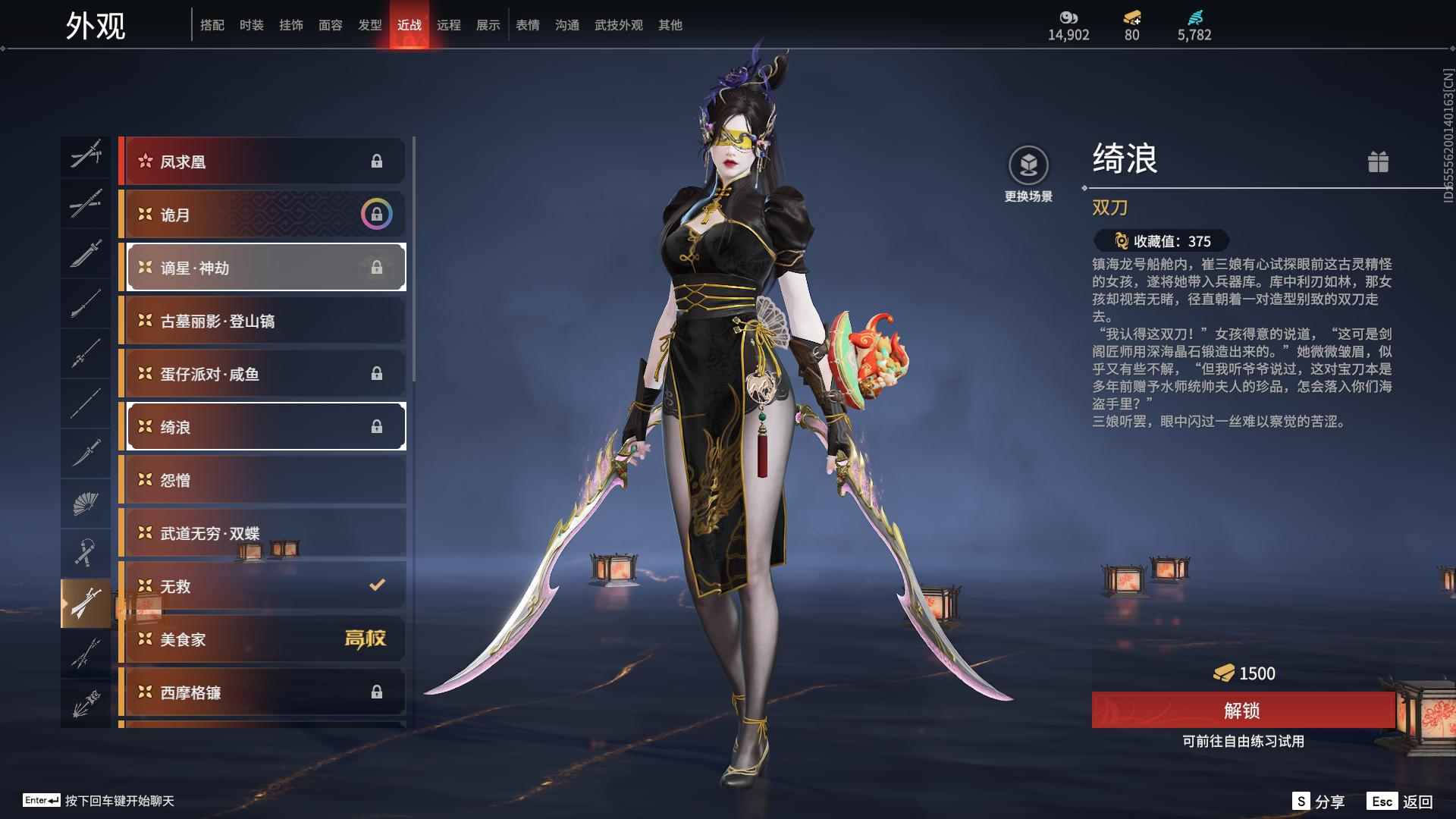Click the dagger weapon category icon
This screenshot has height=819, width=1456.
(86, 453)
